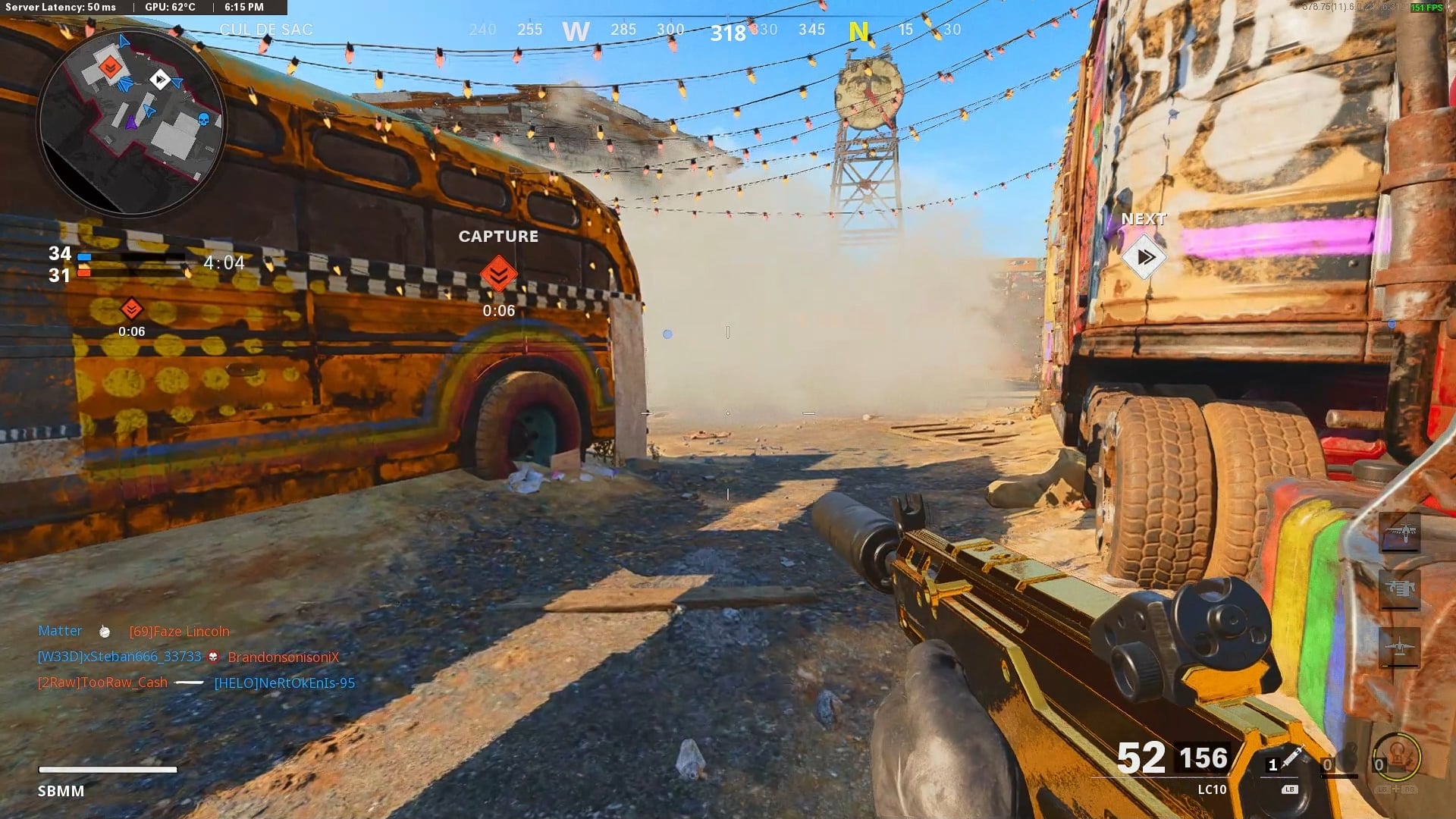Use the Stimshot syringe equipment

(1289, 759)
